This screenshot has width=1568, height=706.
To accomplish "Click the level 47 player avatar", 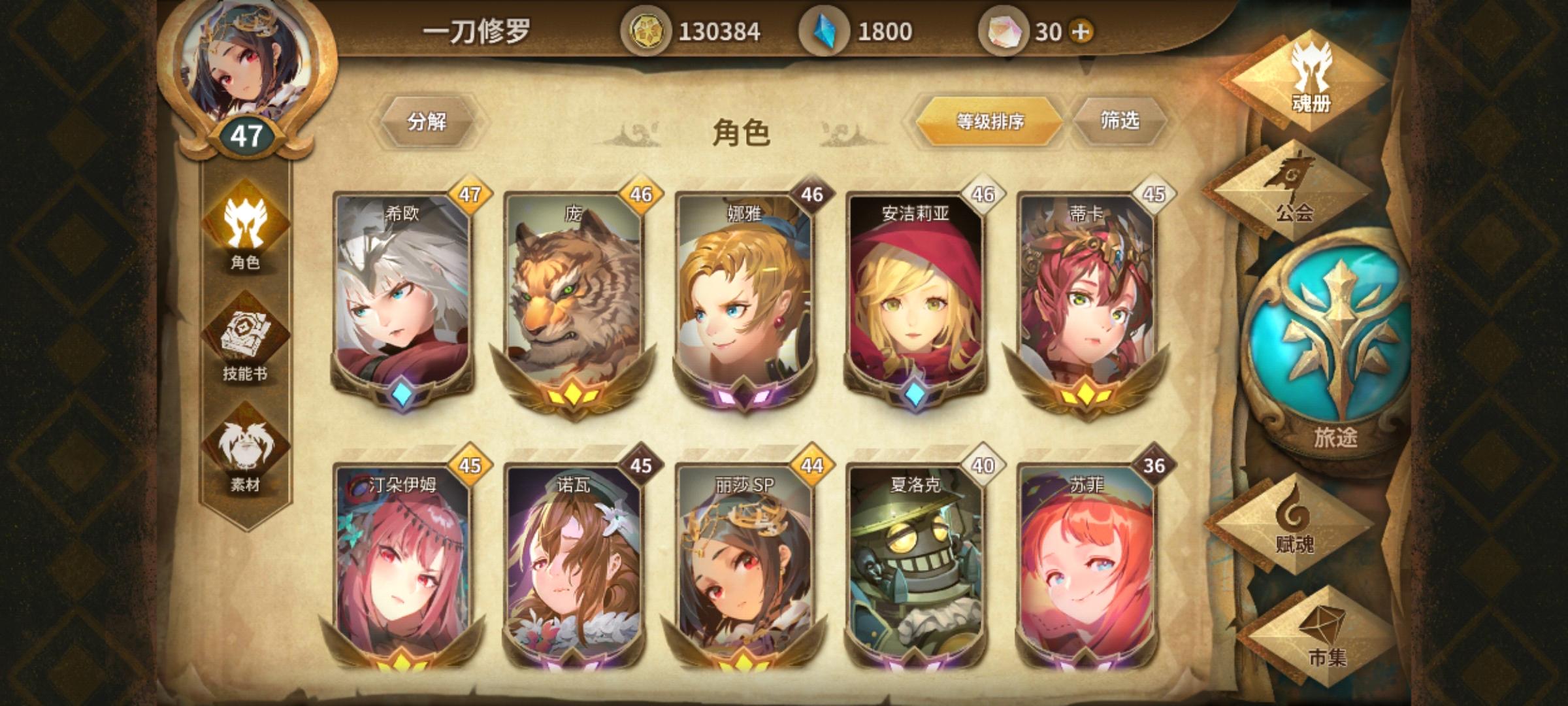I will (251, 72).
